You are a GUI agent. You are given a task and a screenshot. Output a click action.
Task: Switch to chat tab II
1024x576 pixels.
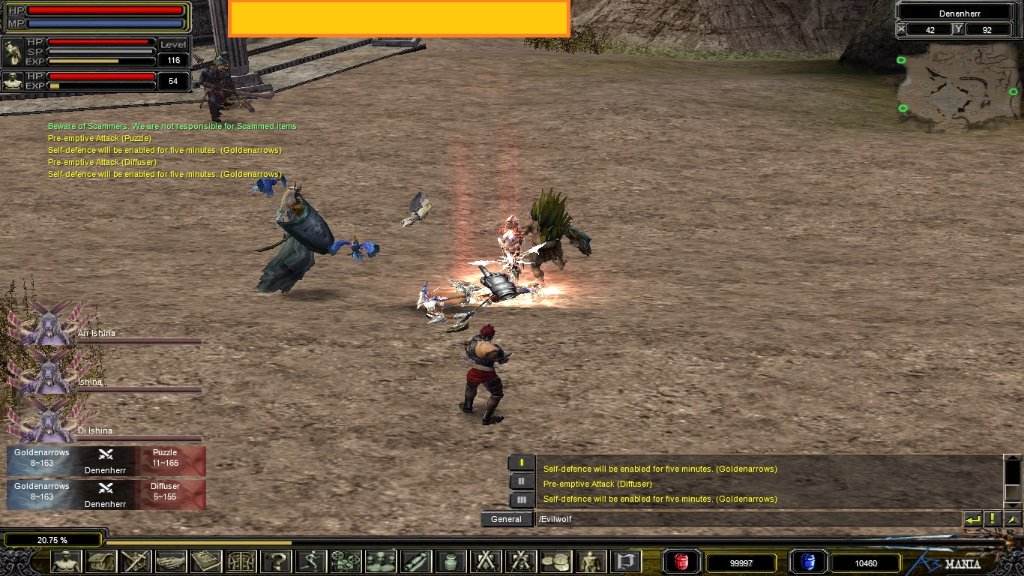click(x=521, y=482)
